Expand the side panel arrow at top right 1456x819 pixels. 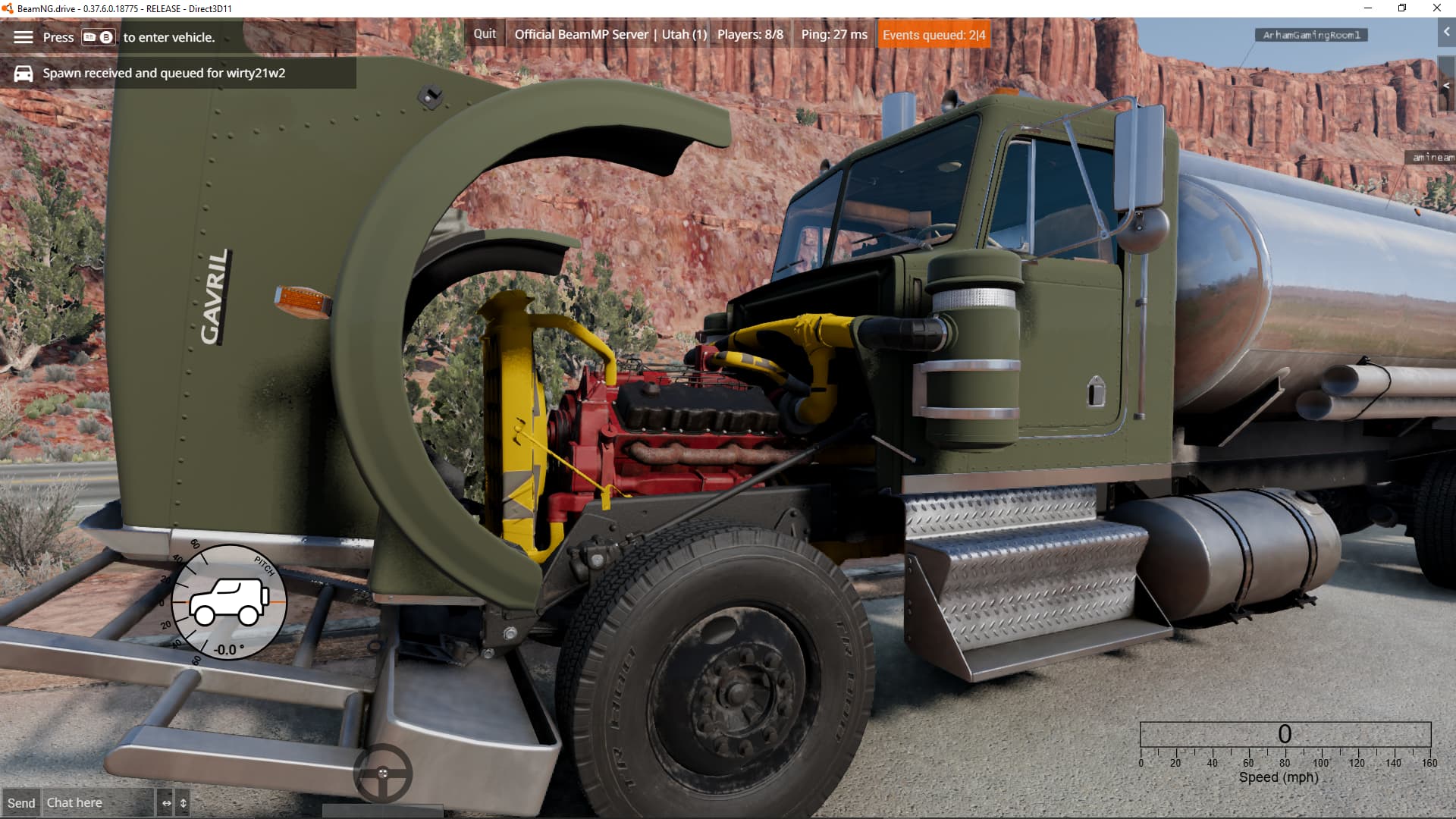1446,32
